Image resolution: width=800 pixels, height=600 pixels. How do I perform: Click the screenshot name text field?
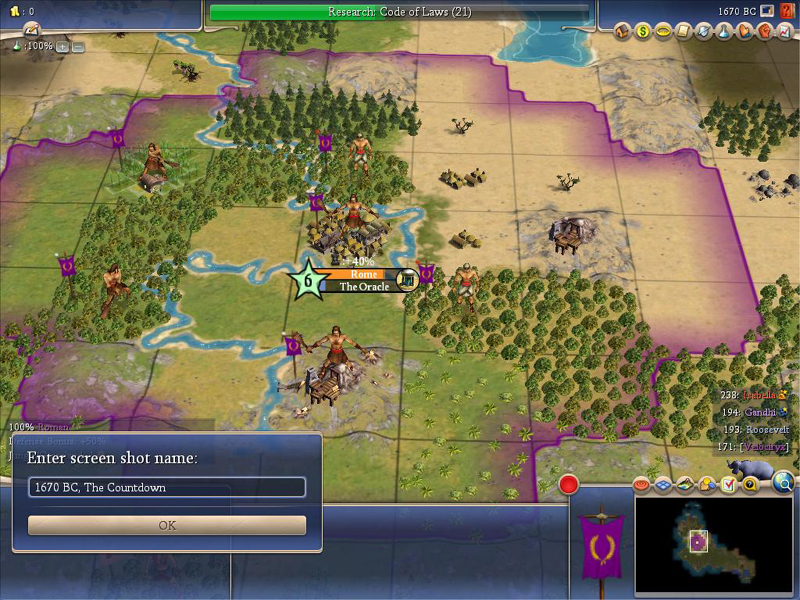[167, 487]
